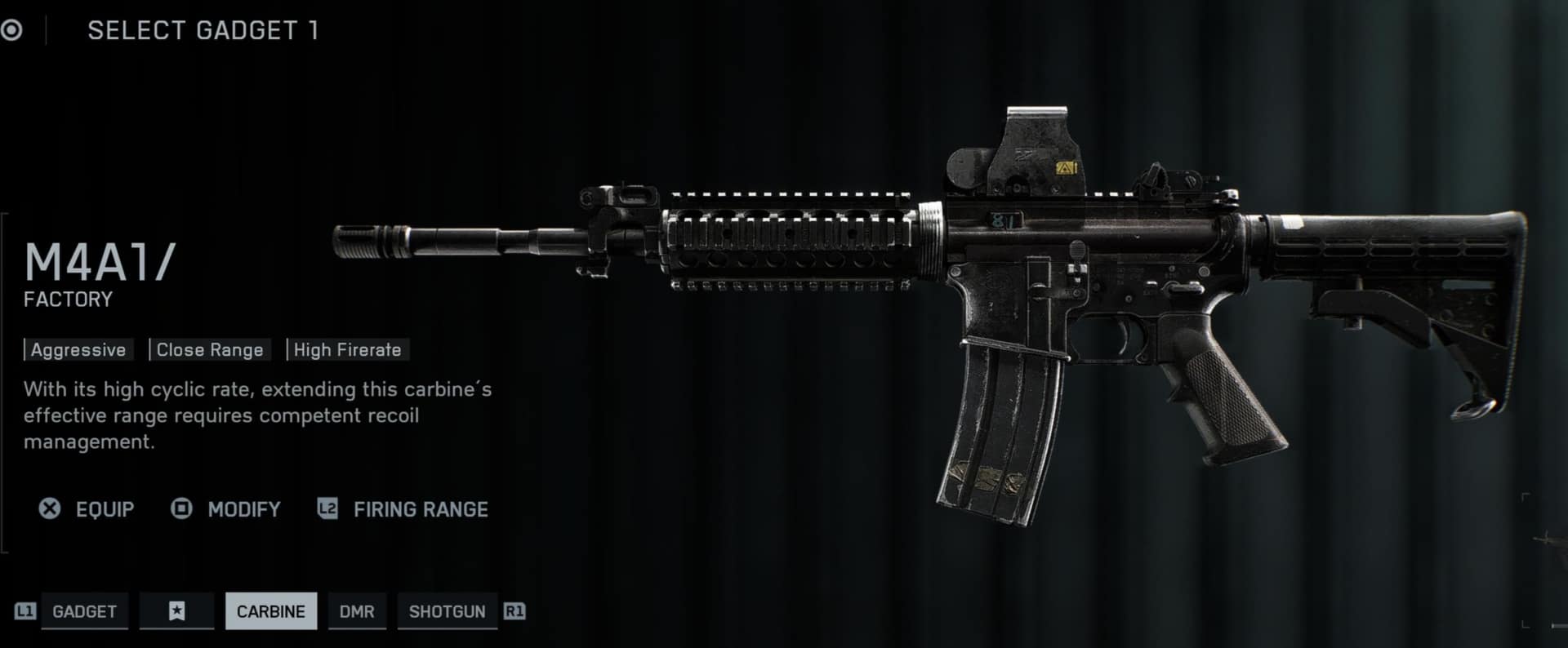Viewport: 1568px width, 648px height.
Task: Equip the M4A1 weapon
Action: click(x=105, y=508)
